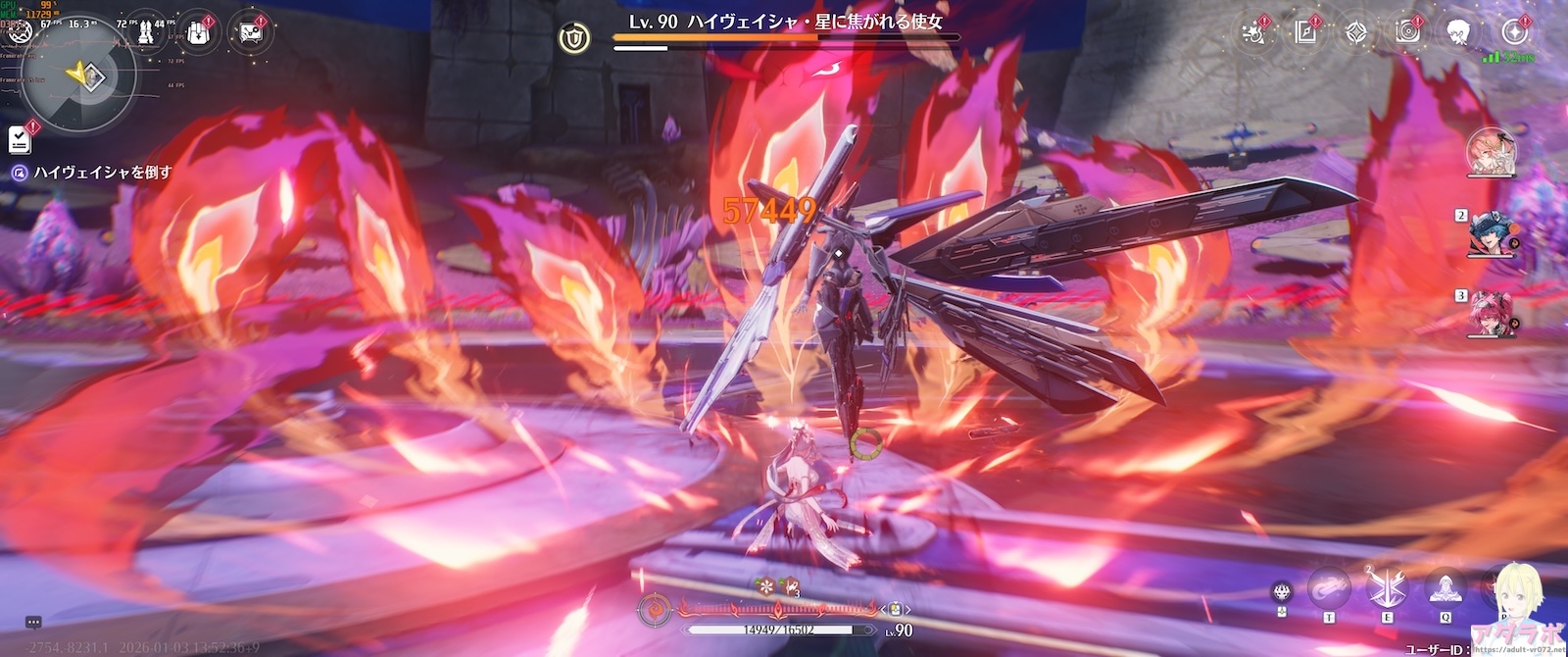Open the convene star-ring icon
The image size is (1568, 657).
click(1511, 32)
